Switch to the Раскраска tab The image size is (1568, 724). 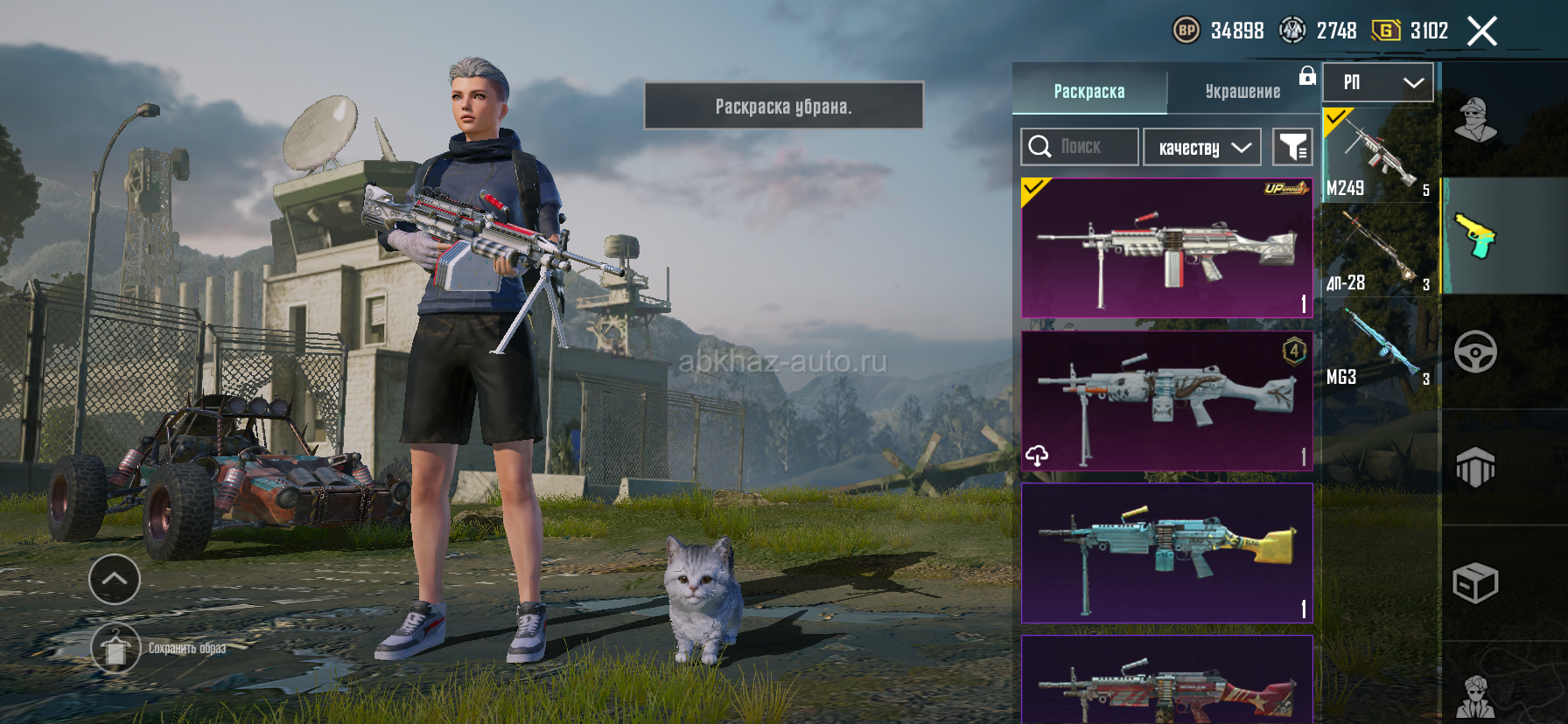point(1088,91)
